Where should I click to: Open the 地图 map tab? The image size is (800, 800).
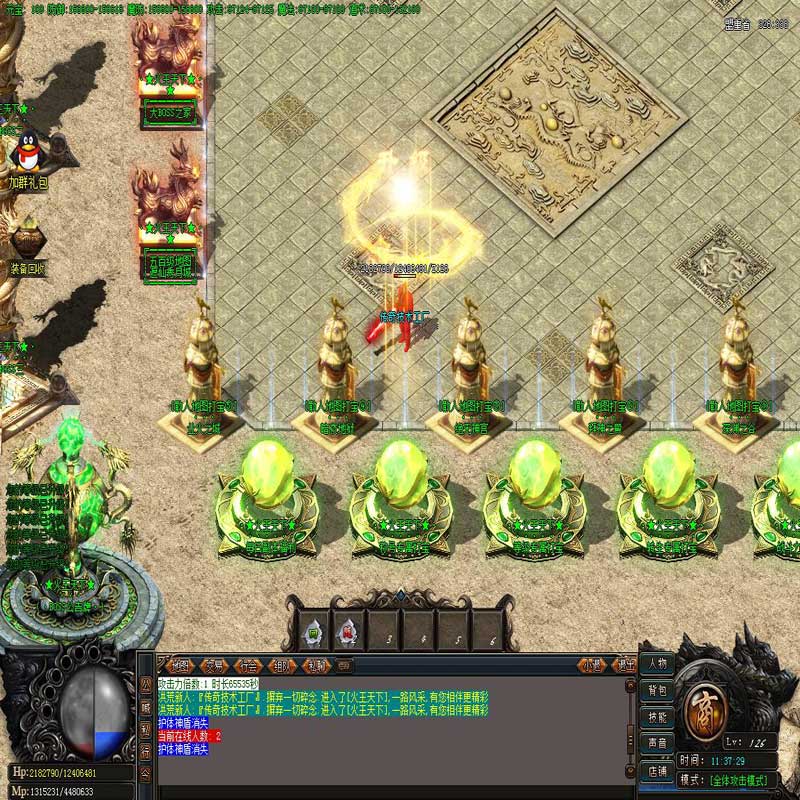click(181, 665)
